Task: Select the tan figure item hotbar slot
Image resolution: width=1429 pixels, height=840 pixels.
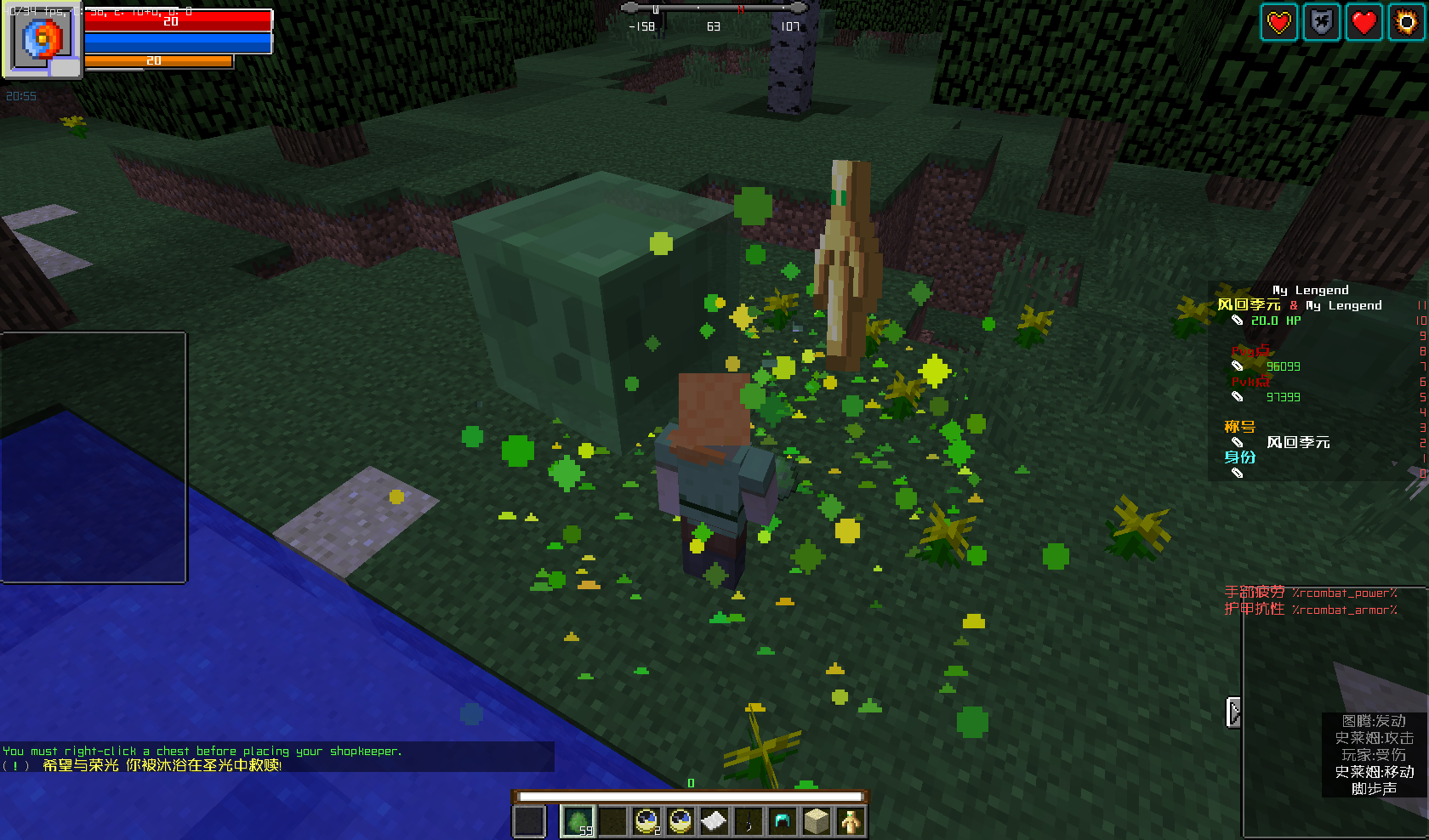Action: coord(850,821)
